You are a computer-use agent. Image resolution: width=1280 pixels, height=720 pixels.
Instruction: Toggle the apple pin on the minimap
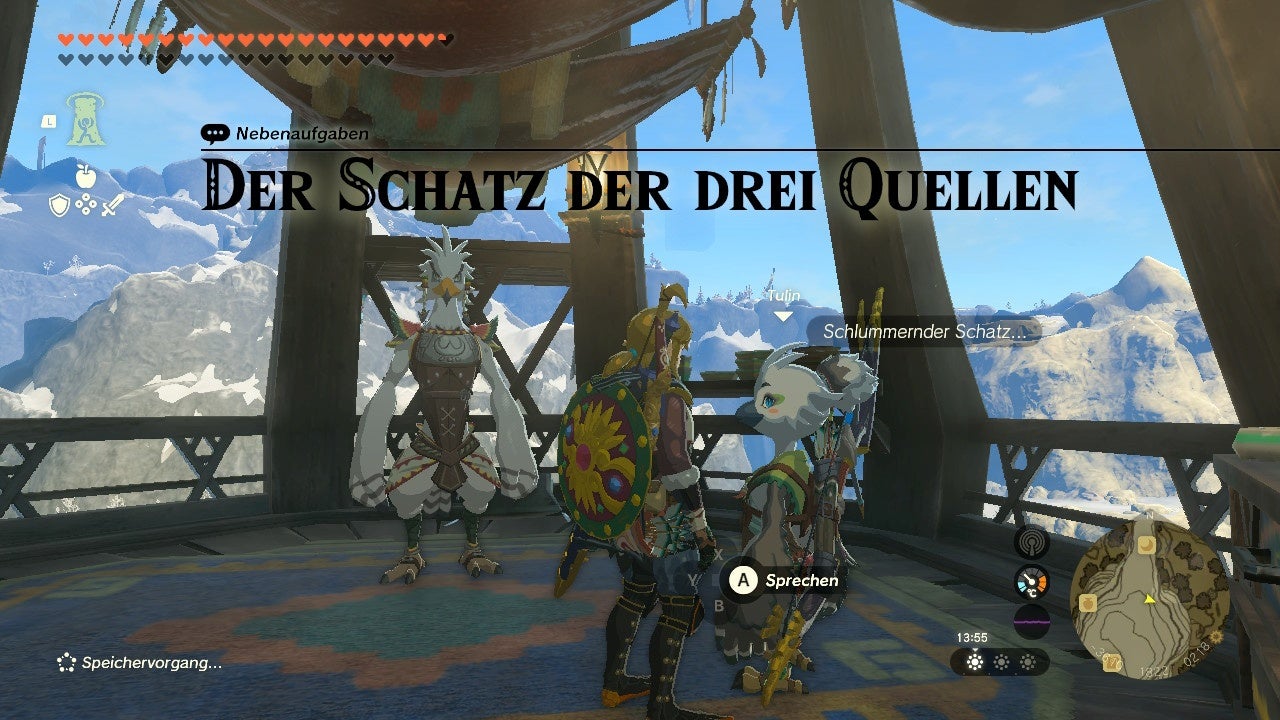click(x=1087, y=601)
